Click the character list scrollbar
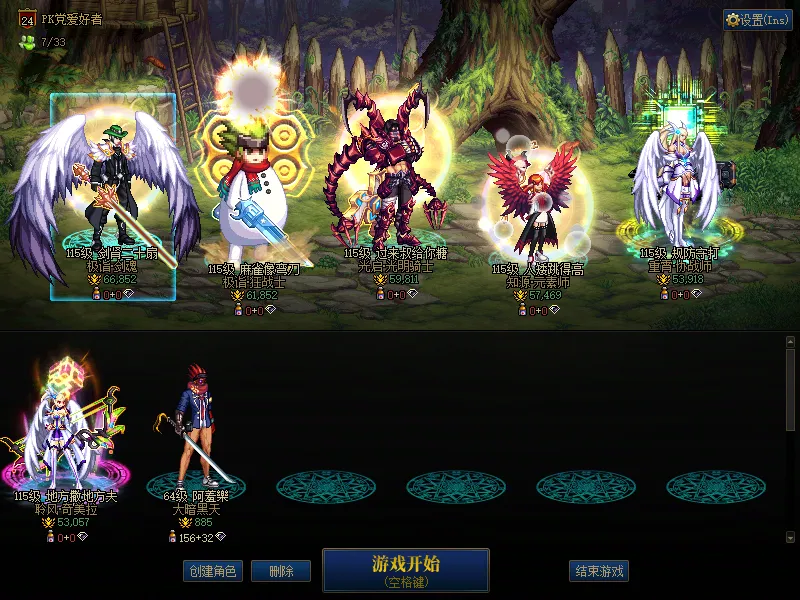This screenshot has height=600, width=800. [x=790, y=390]
